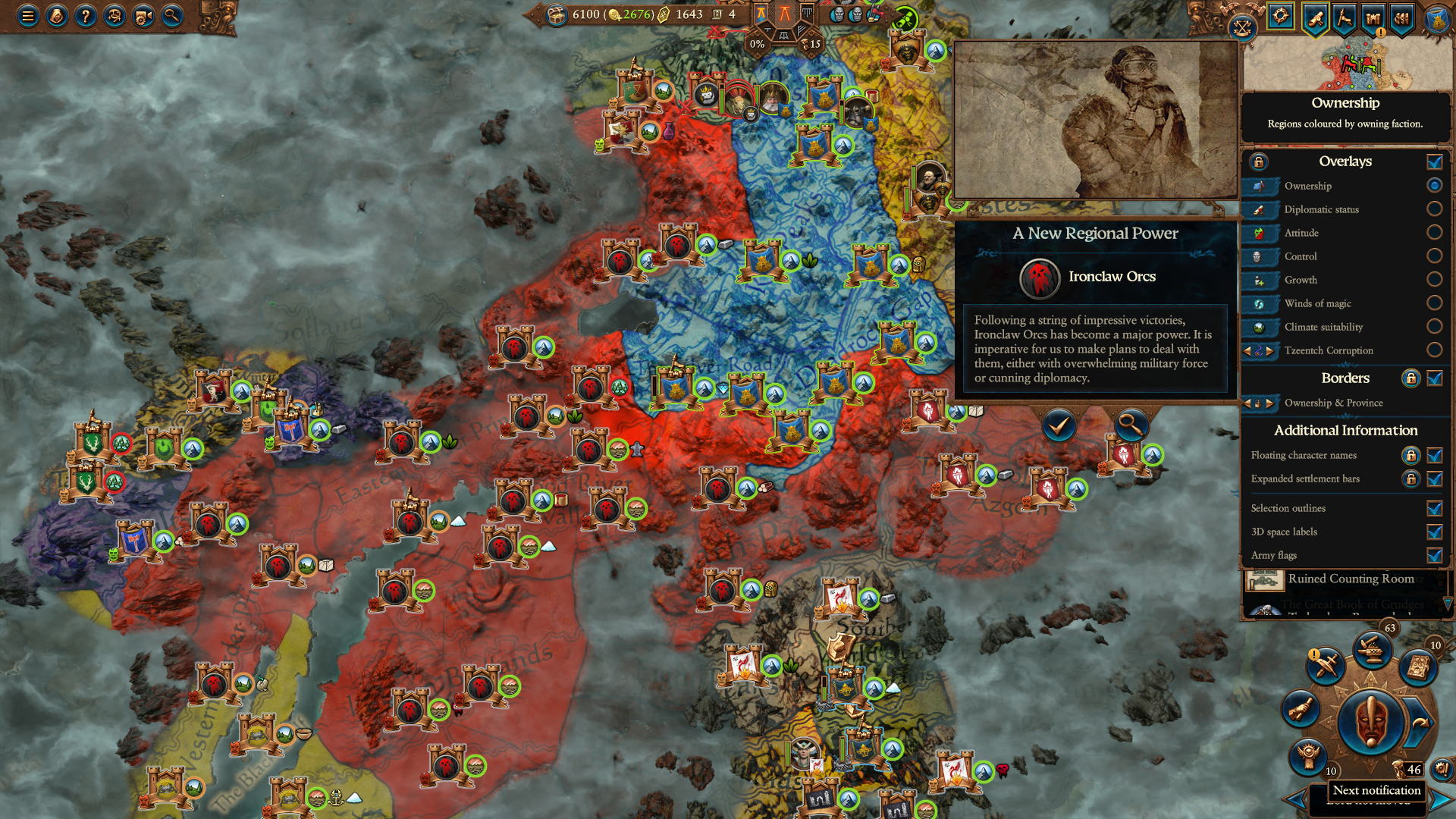Toggle the Army flags checkbox
Image resolution: width=1456 pixels, height=819 pixels.
tap(1434, 556)
